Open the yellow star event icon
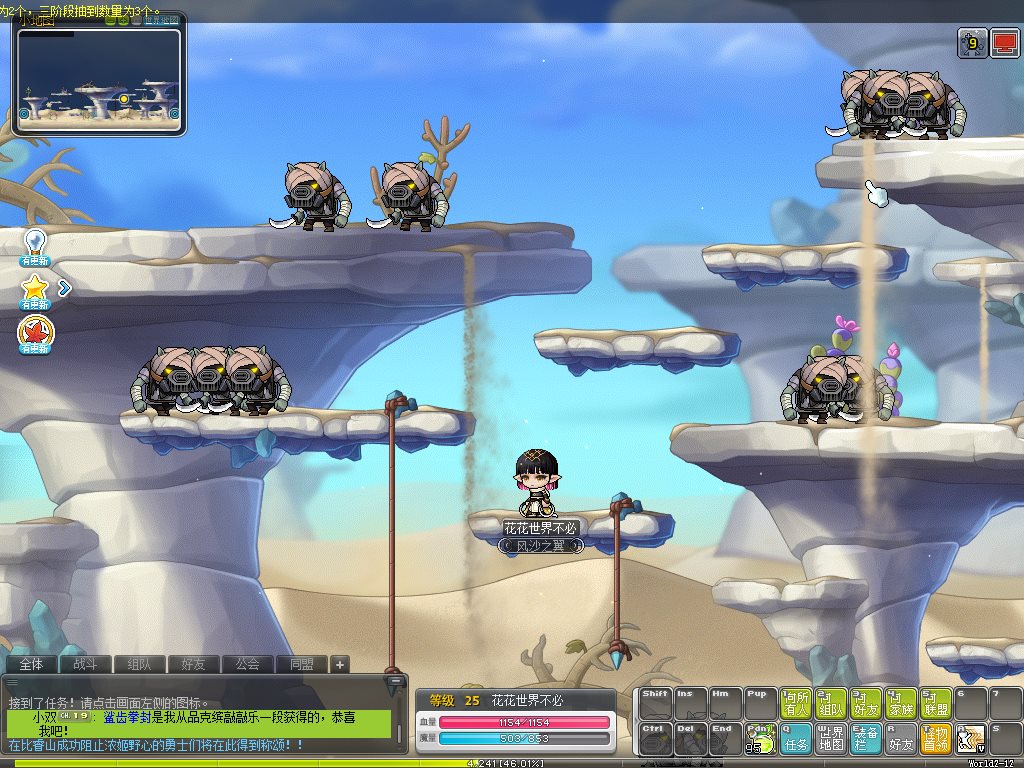This screenshot has width=1024, height=768. 36,288
